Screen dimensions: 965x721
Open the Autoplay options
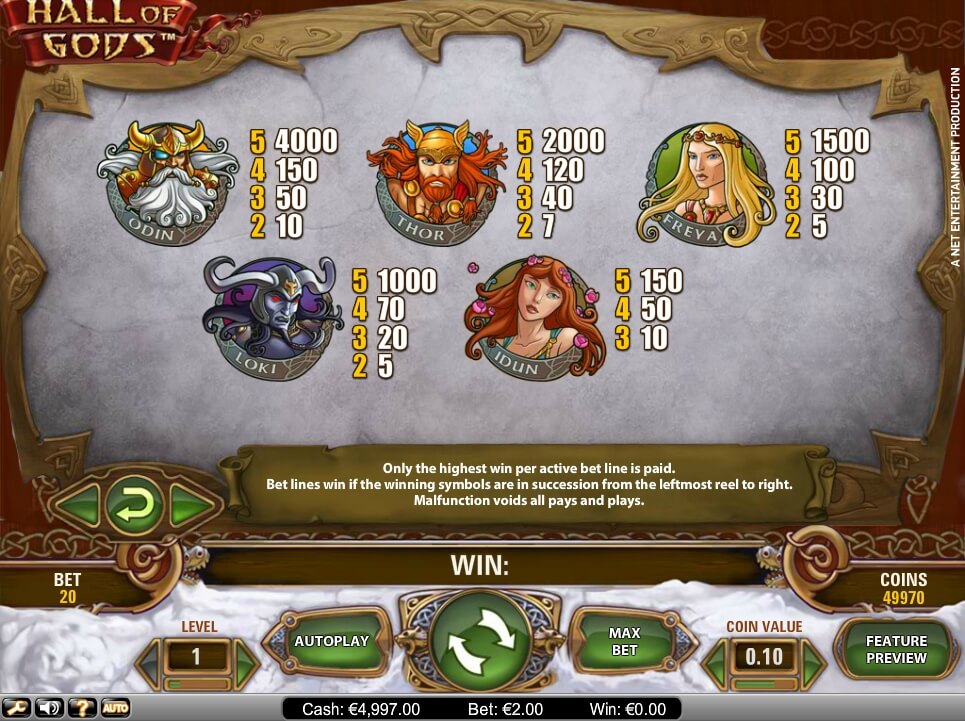331,642
